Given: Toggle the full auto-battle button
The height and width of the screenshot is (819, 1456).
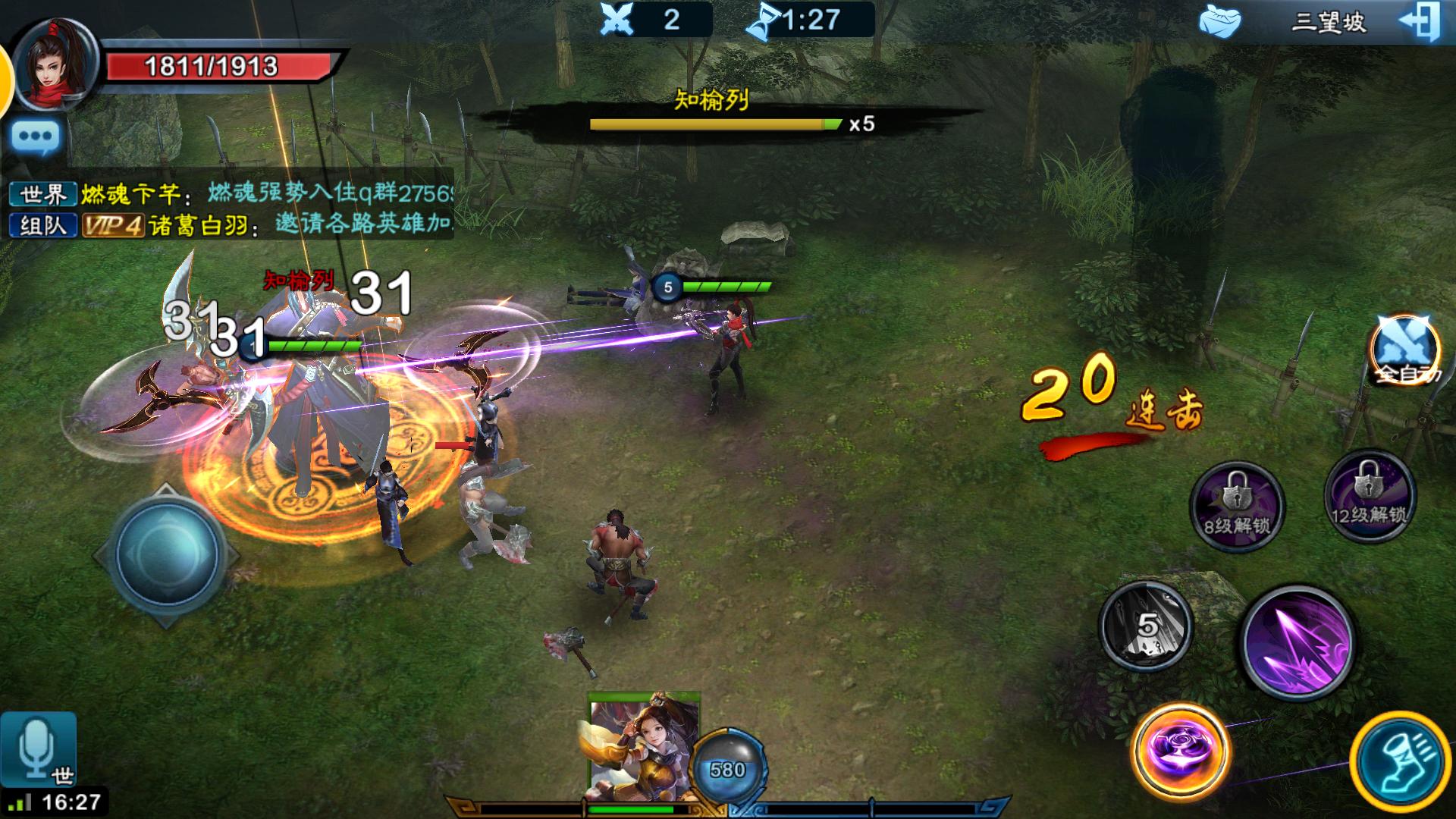Looking at the screenshot, I should coord(1404,350).
